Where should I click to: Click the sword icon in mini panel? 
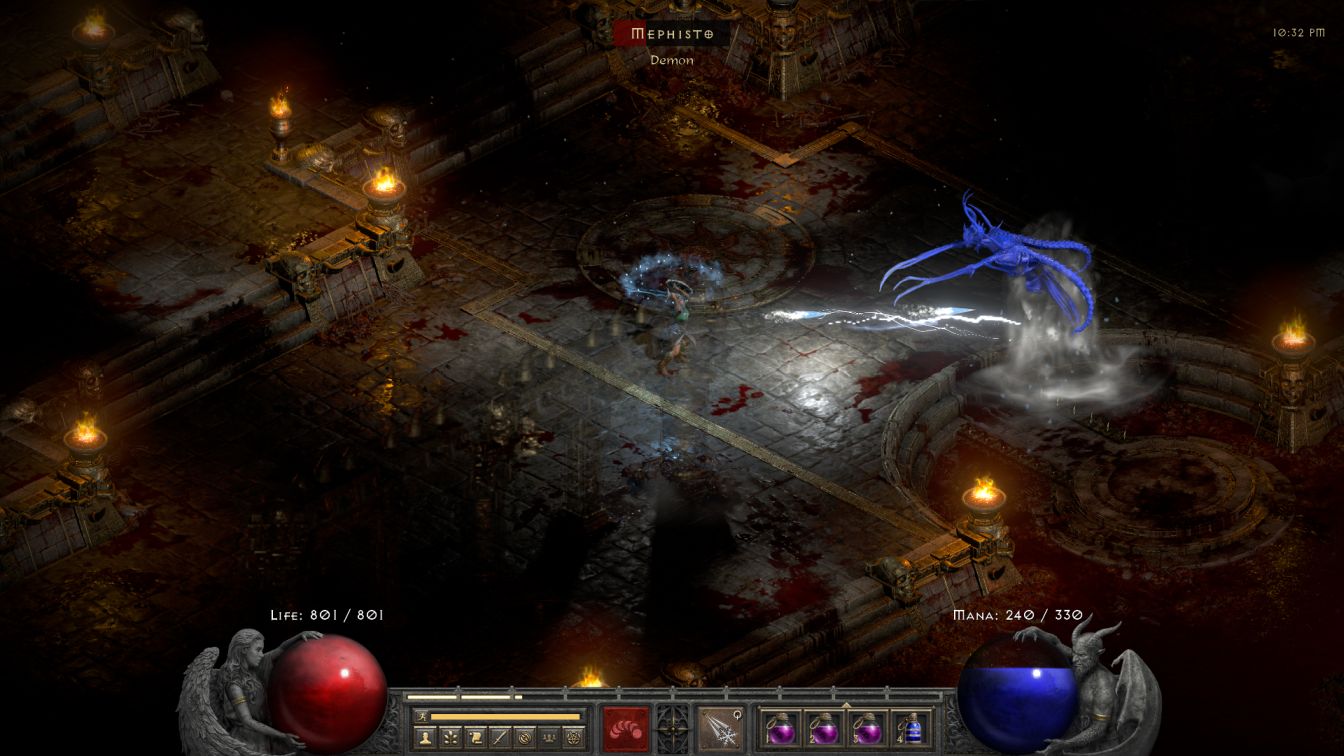tap(500, 738)
